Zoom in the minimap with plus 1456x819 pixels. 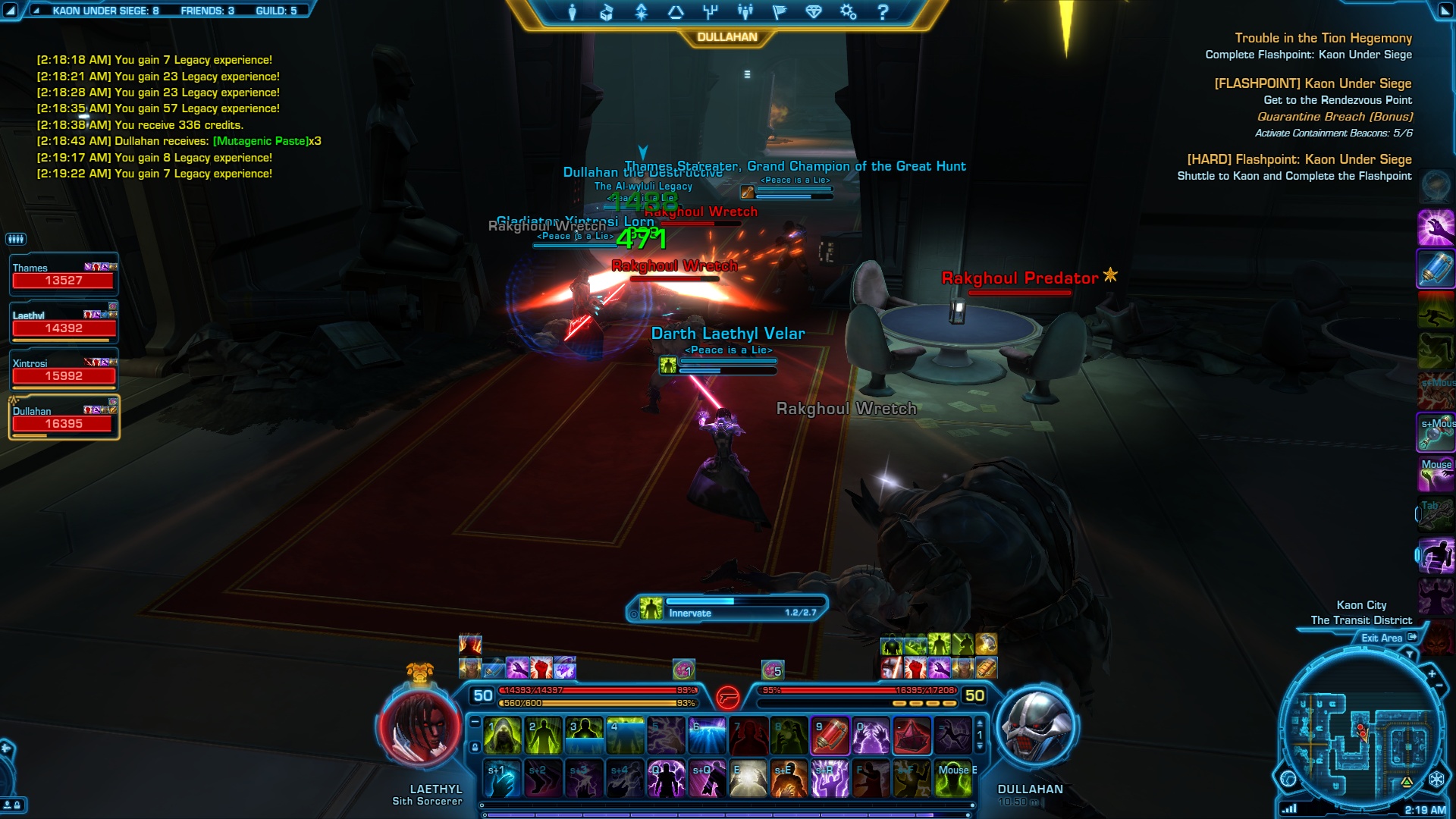tap(1432, 673)
